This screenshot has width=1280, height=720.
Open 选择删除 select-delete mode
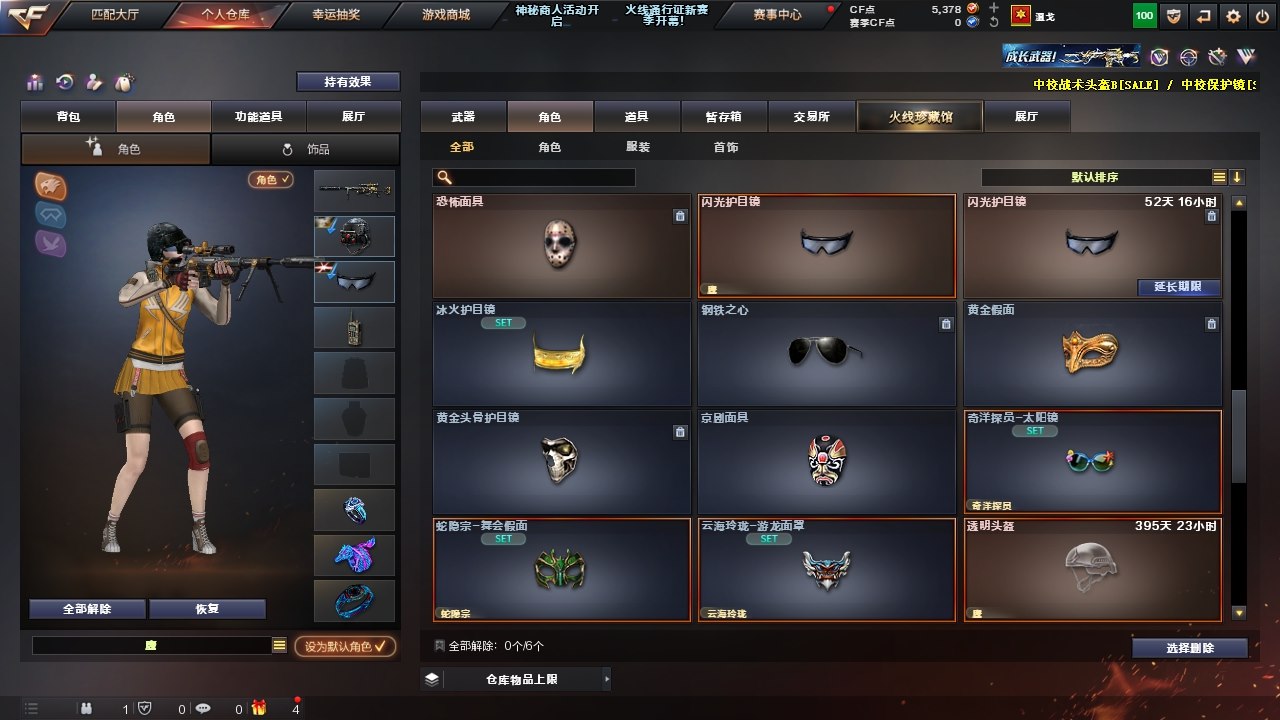1189,648
